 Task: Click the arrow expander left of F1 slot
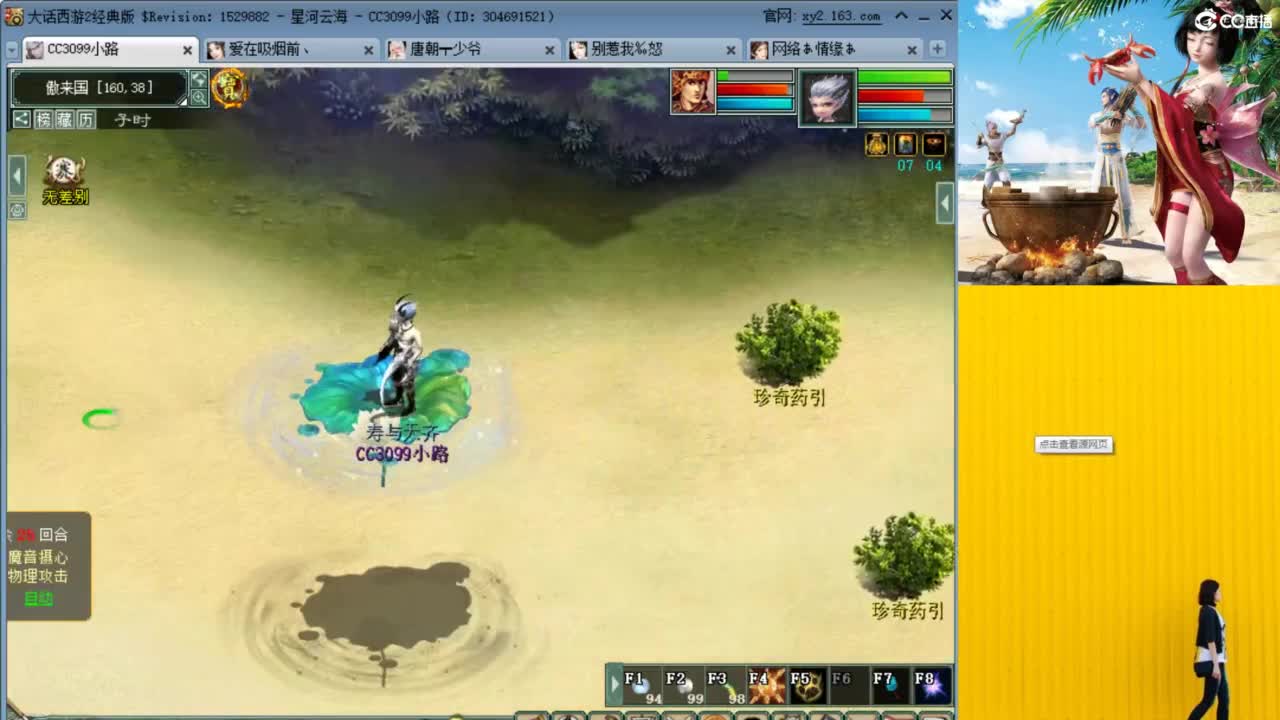click(x=615, y=685)
